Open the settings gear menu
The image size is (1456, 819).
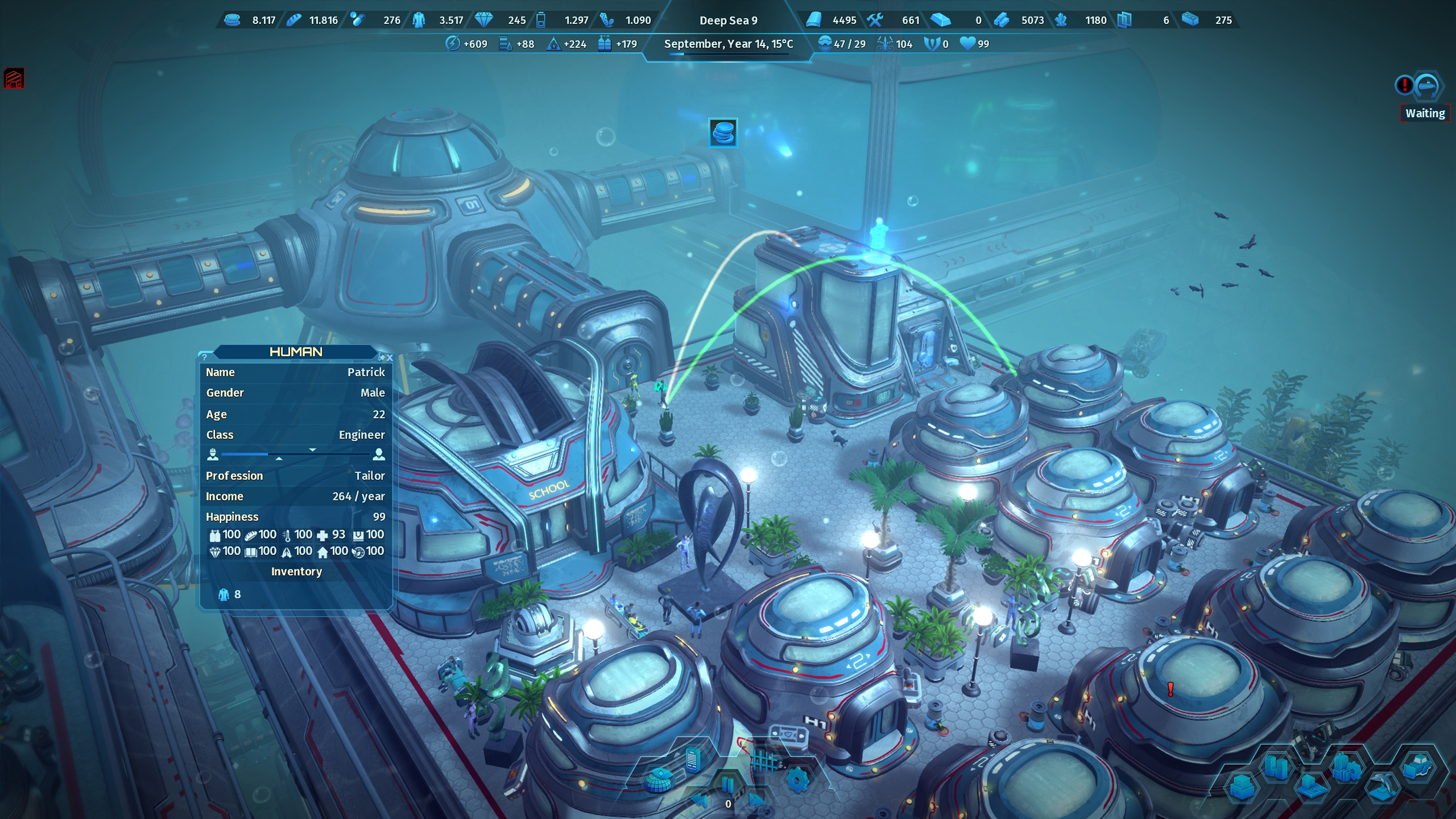tap(797, 780)
